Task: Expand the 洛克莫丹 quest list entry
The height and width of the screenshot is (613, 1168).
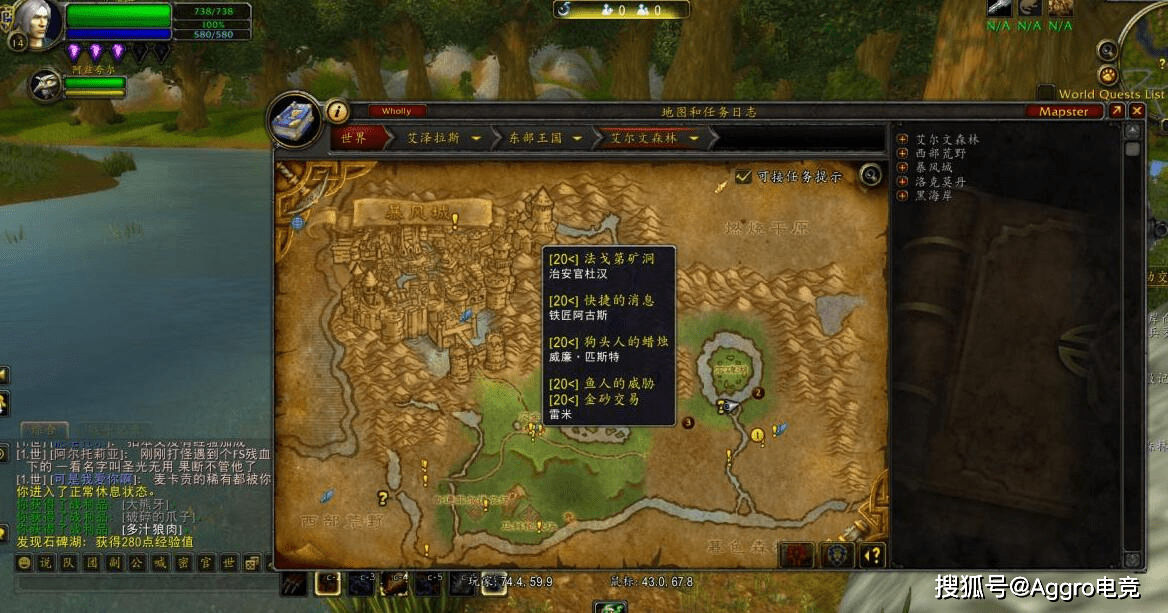Action: click(x=903, y=182)
